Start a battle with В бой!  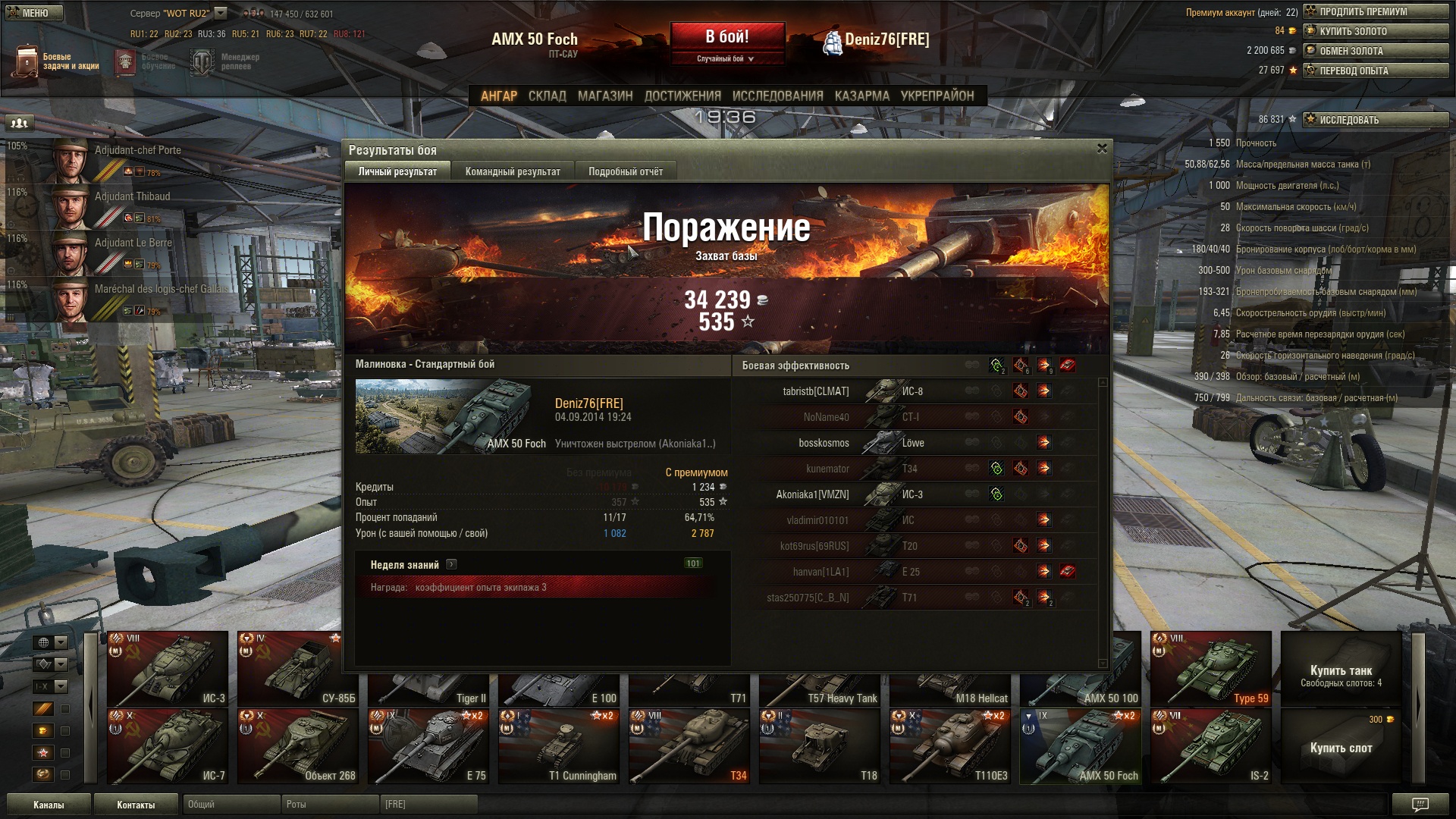pyautogui.click(x=726, y=37)
